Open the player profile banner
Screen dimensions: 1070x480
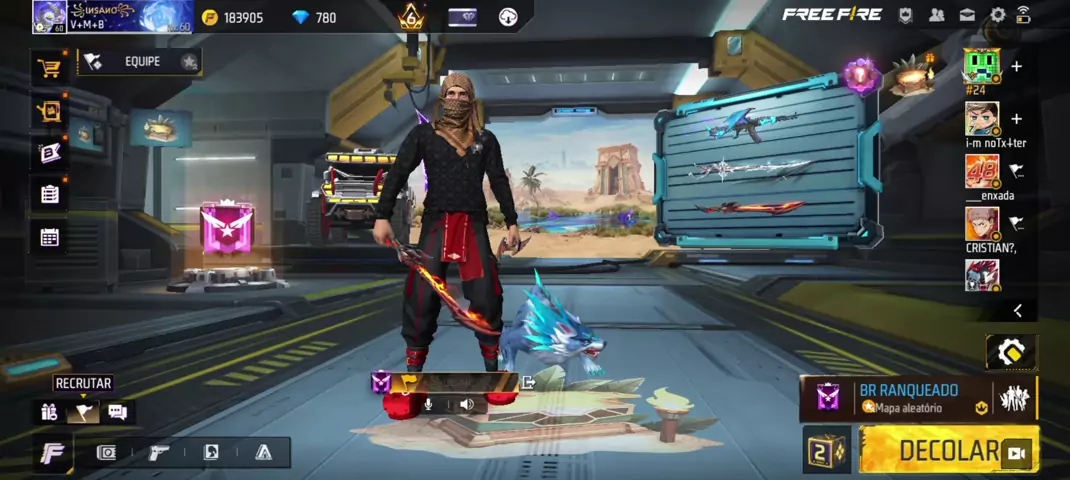coord(110,16)
